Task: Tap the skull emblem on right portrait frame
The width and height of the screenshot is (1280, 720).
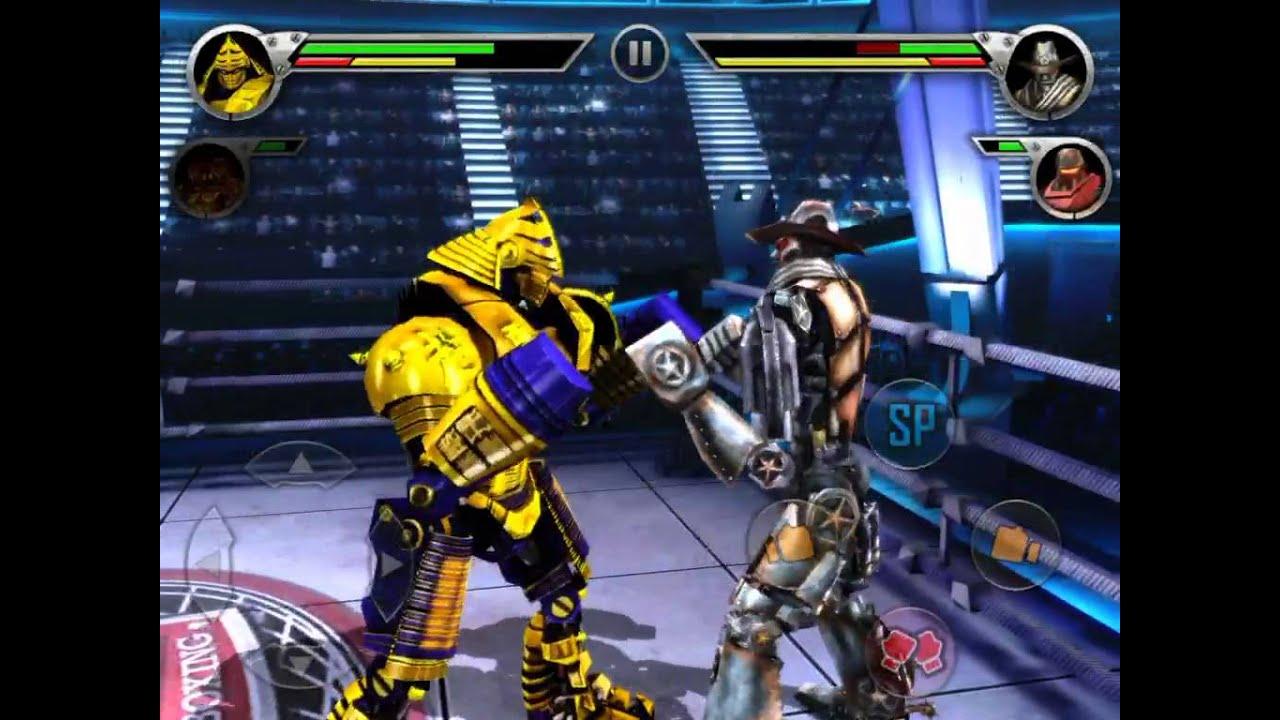Action: 1042,58
